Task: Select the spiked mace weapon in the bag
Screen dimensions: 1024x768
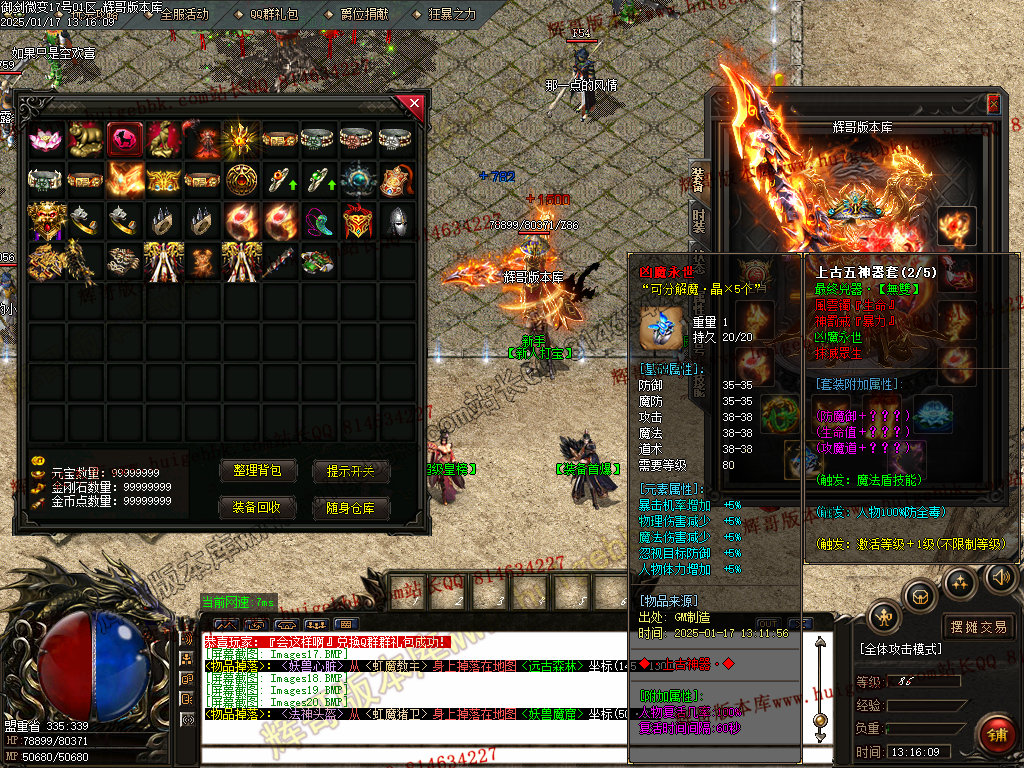Action: click(x=281, y=260)
